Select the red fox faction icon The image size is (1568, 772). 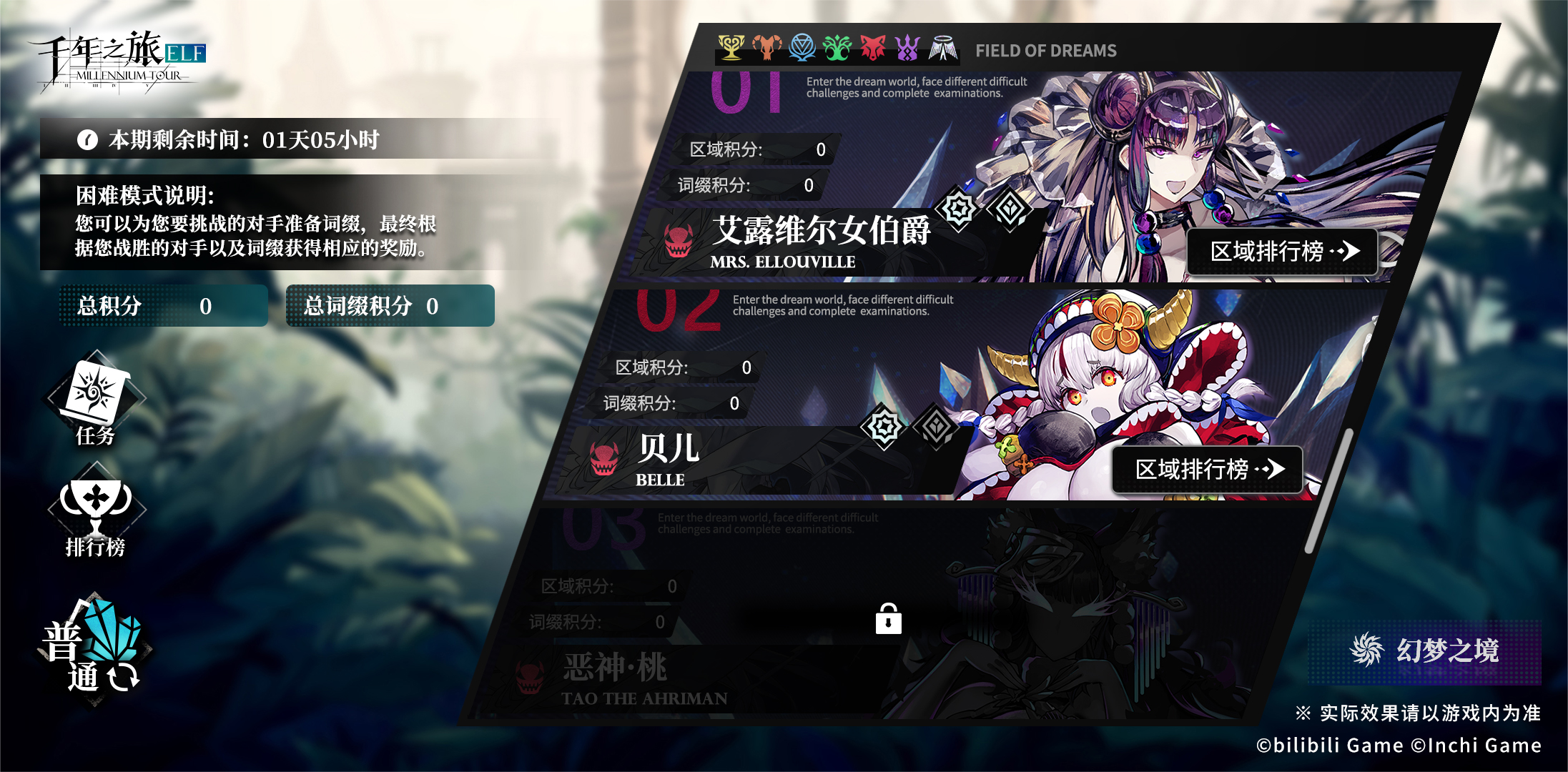point(872,49)
